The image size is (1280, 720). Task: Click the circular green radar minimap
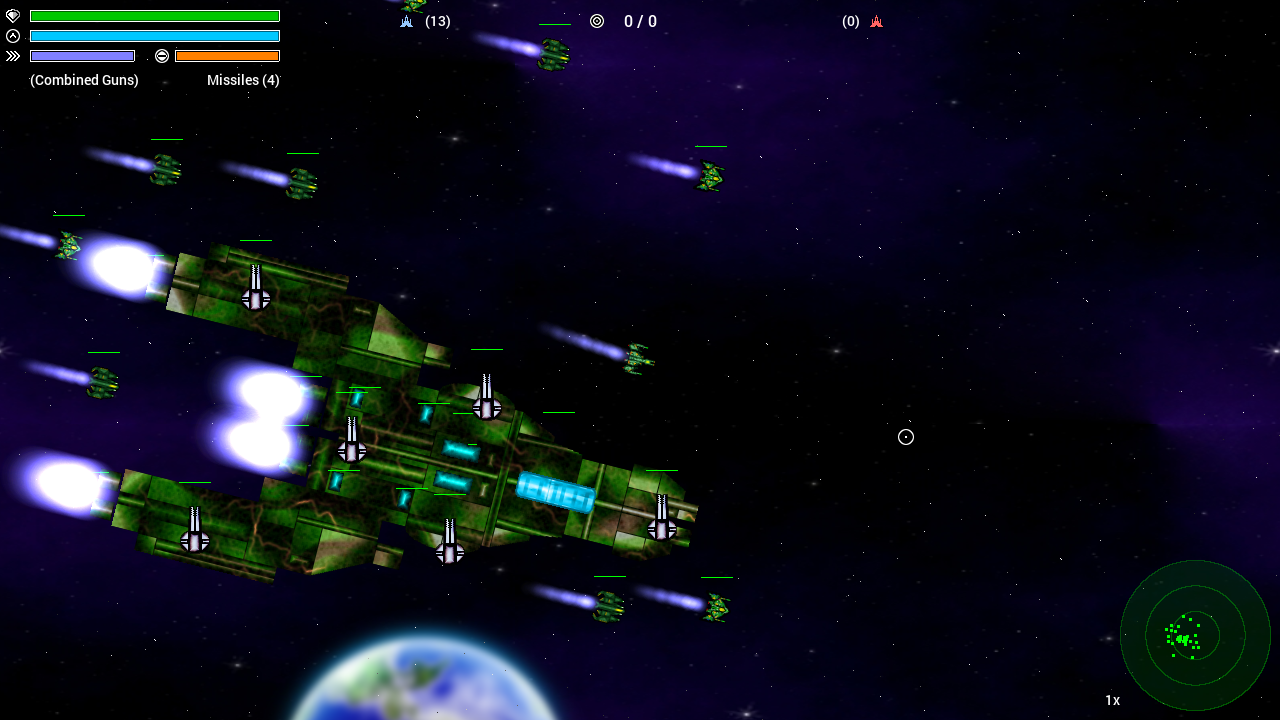coord(1195,635)
